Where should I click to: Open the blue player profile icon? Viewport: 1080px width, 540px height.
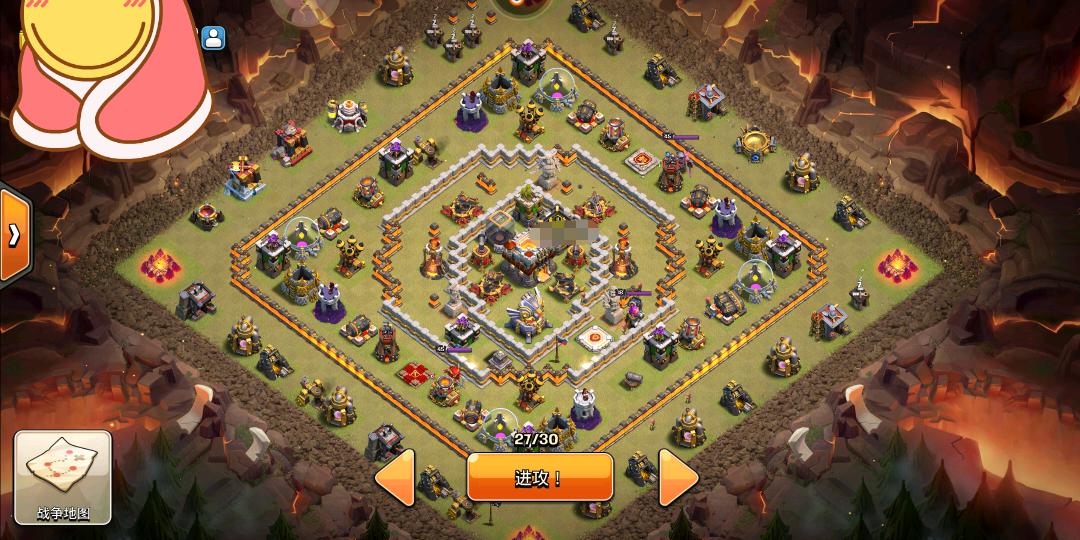click(213, 38)
